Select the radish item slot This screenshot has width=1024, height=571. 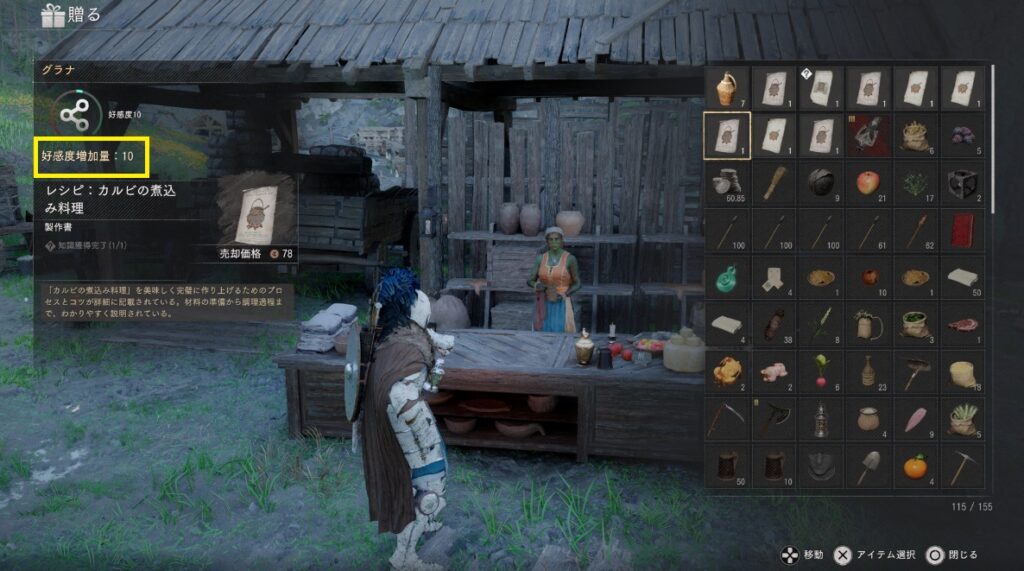point(821,370)
